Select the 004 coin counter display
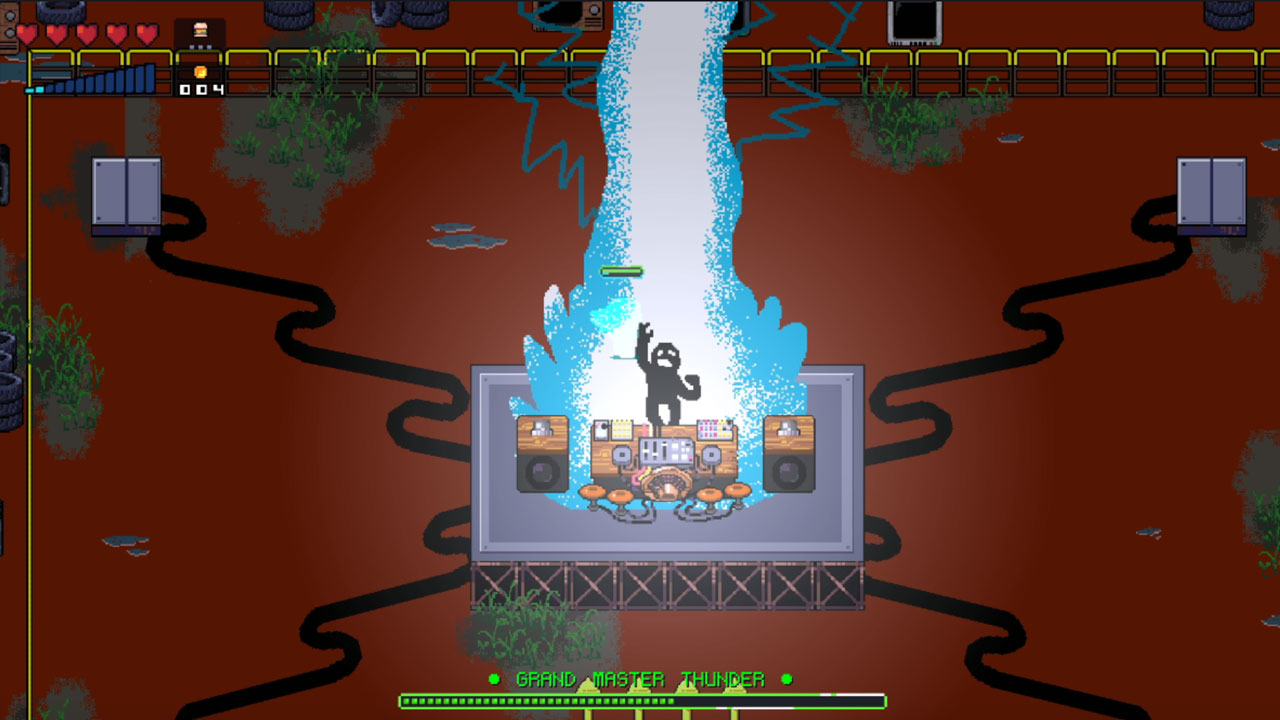Screen dimensions: 1280x720 202,89
